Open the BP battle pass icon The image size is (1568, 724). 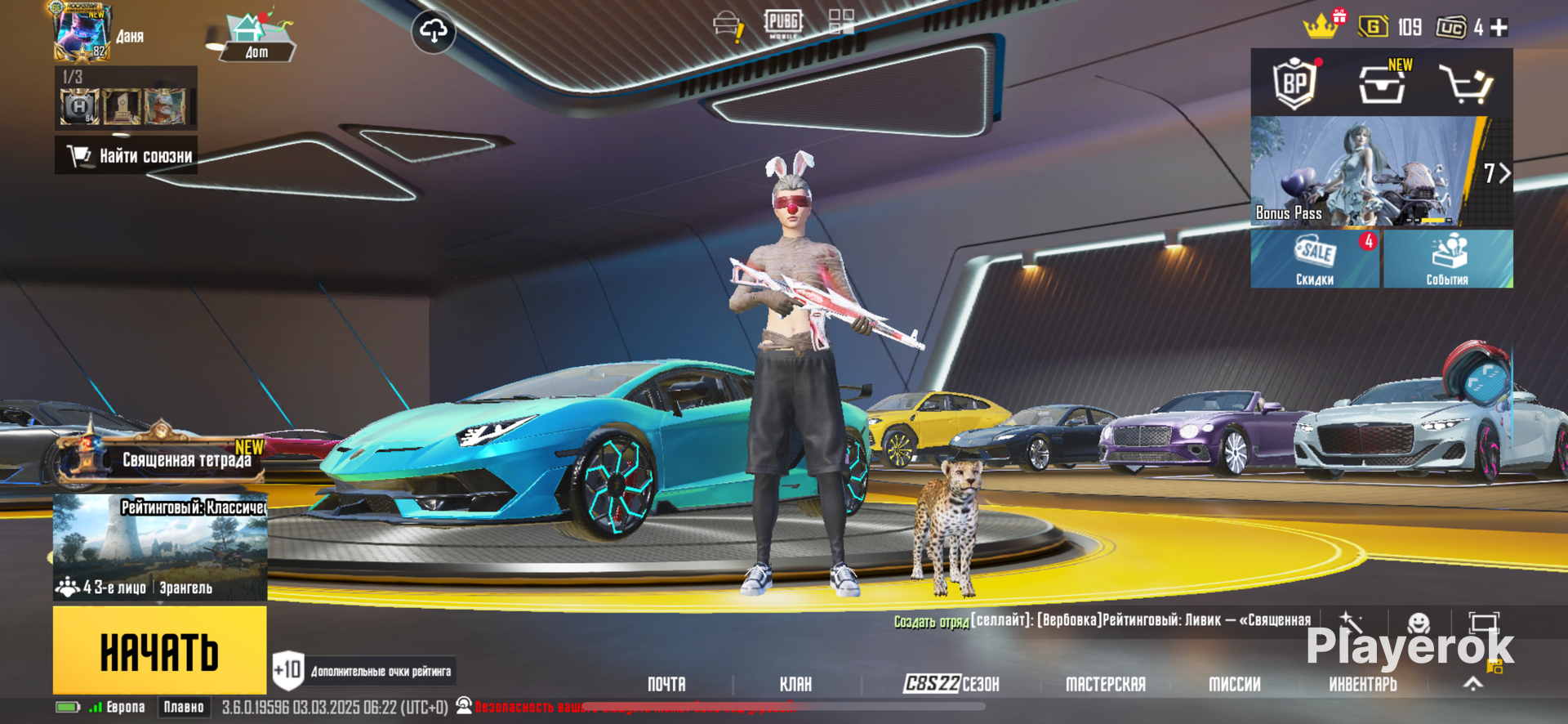point(1295,83)
